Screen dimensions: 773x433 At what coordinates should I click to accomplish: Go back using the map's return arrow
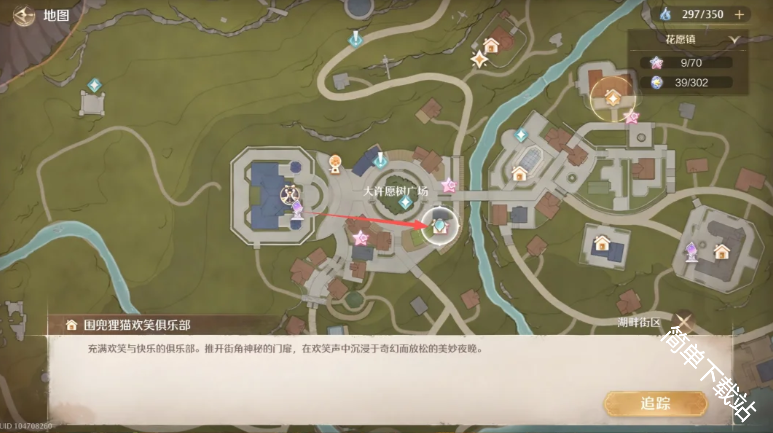click(22, 16)
